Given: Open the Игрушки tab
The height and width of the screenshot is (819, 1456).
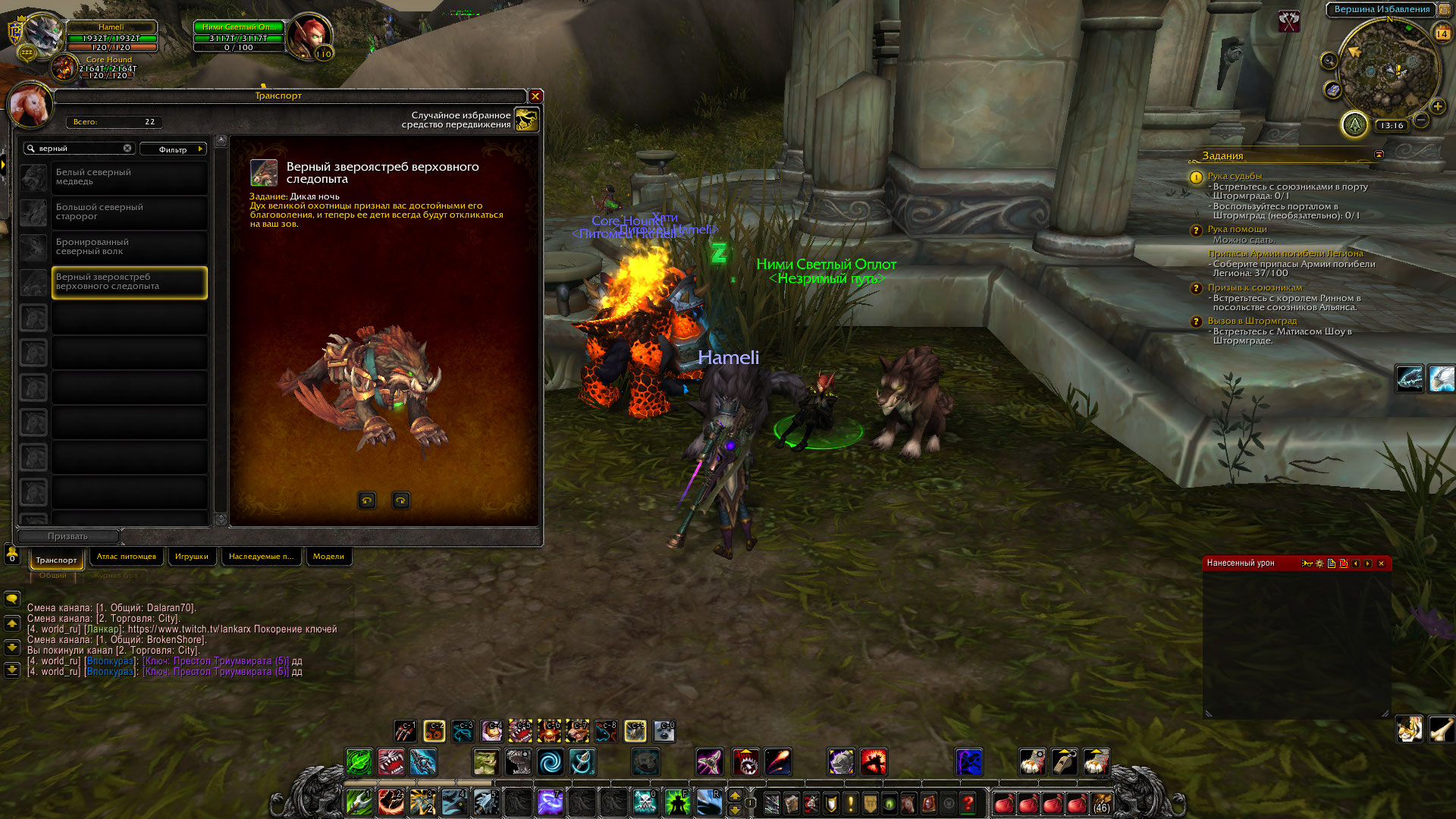Looking at the screenshot, I should [191, 557].
